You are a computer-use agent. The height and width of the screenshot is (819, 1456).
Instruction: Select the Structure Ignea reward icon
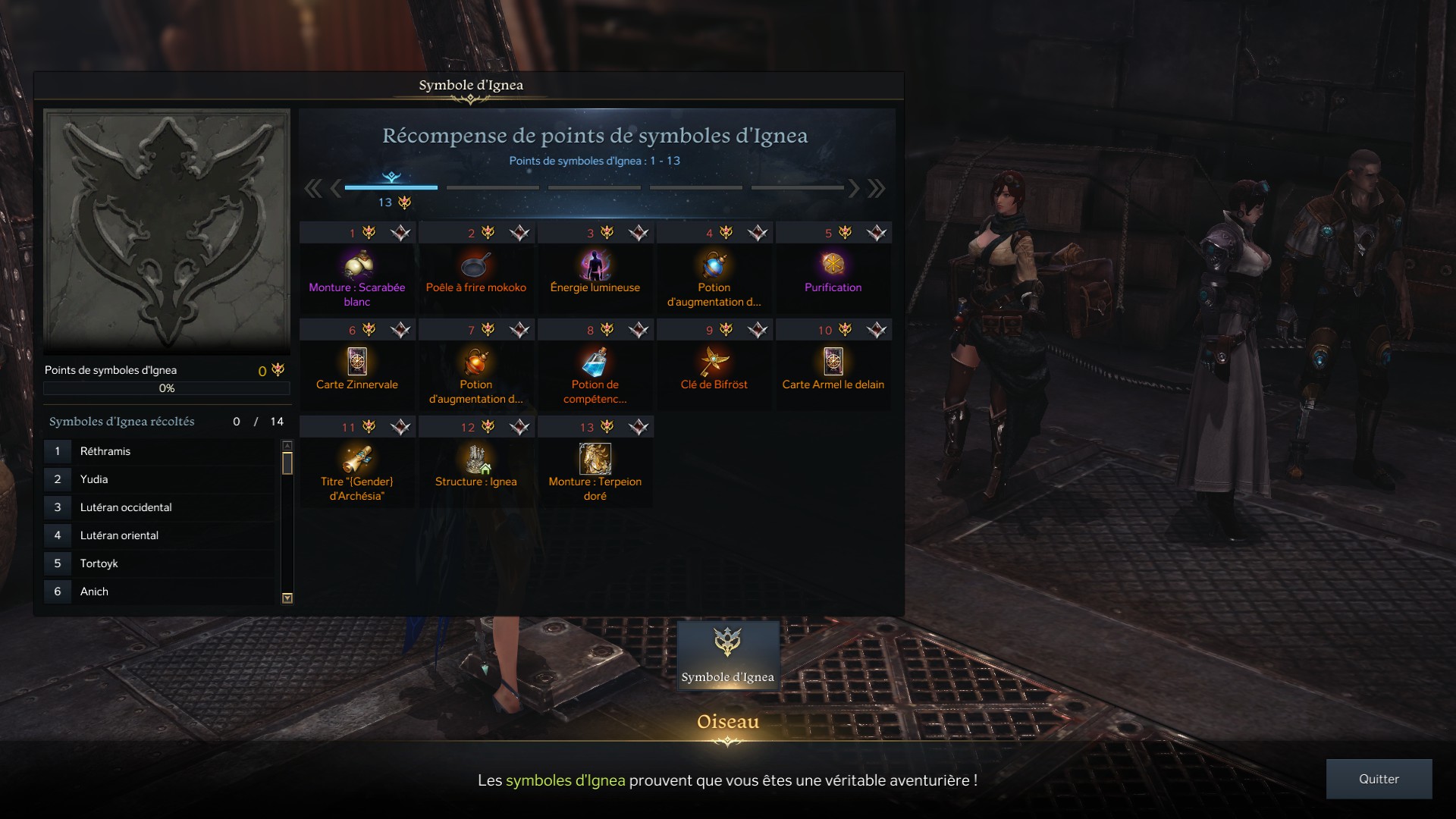(x=475, y=460)
